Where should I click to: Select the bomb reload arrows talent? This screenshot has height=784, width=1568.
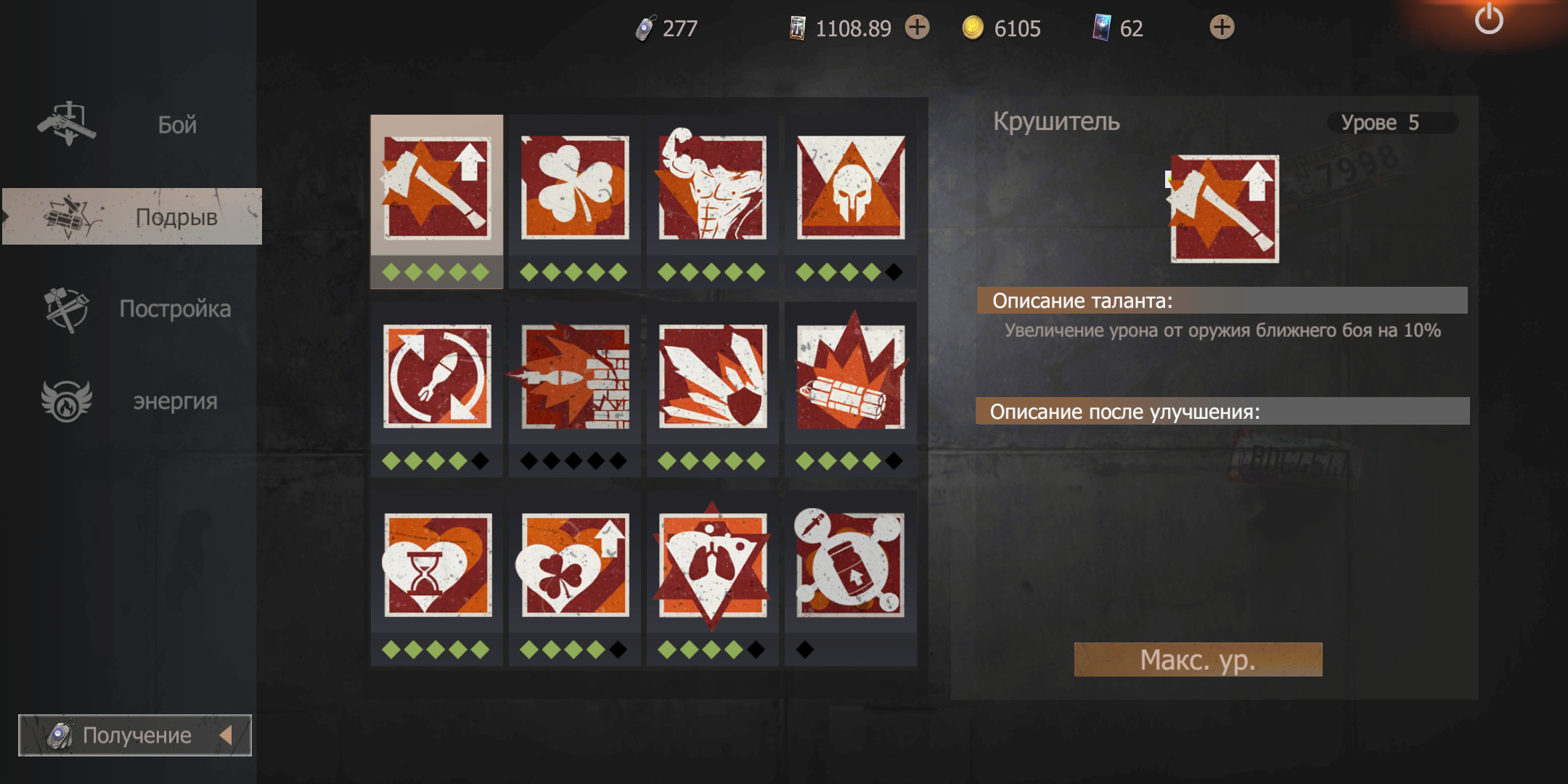click(437, 376)
